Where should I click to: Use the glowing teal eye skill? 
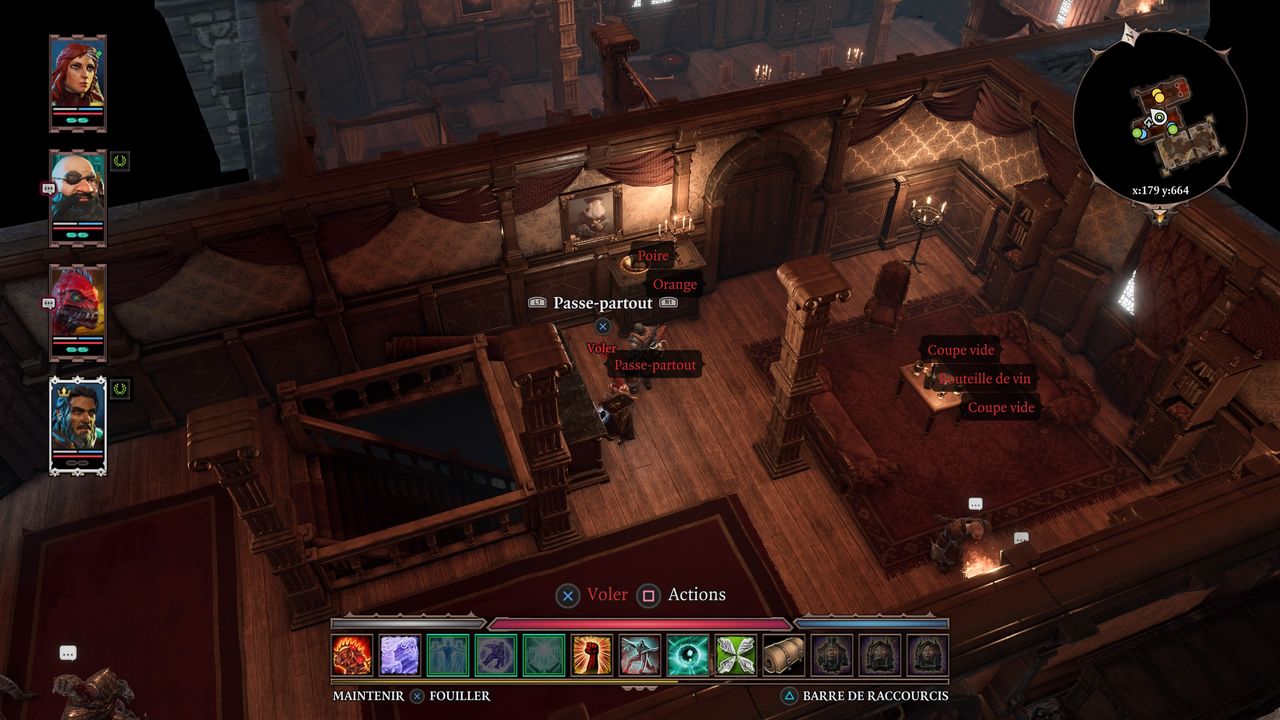(x=688, y=655)
